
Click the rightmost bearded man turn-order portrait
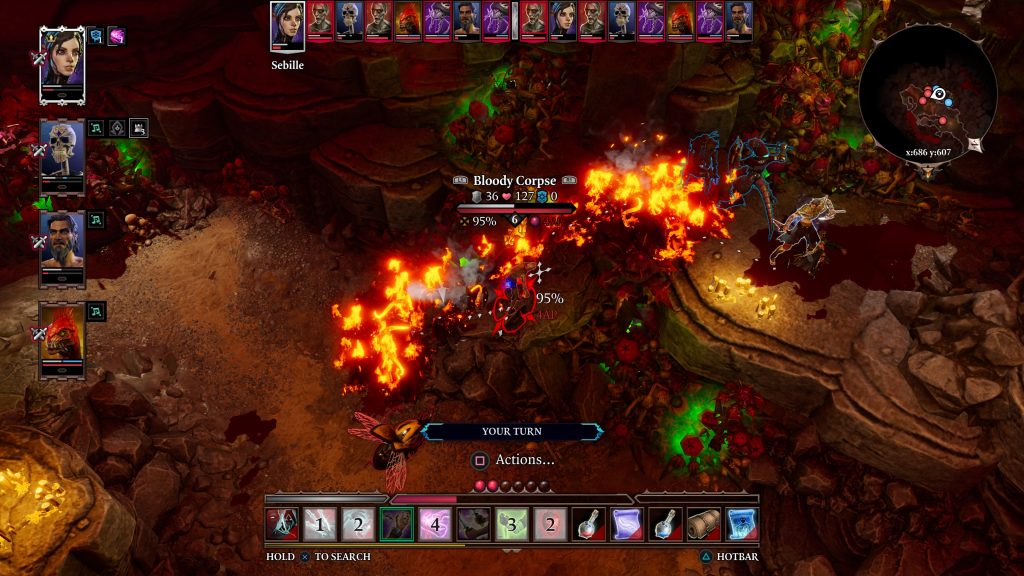point(739,20)
